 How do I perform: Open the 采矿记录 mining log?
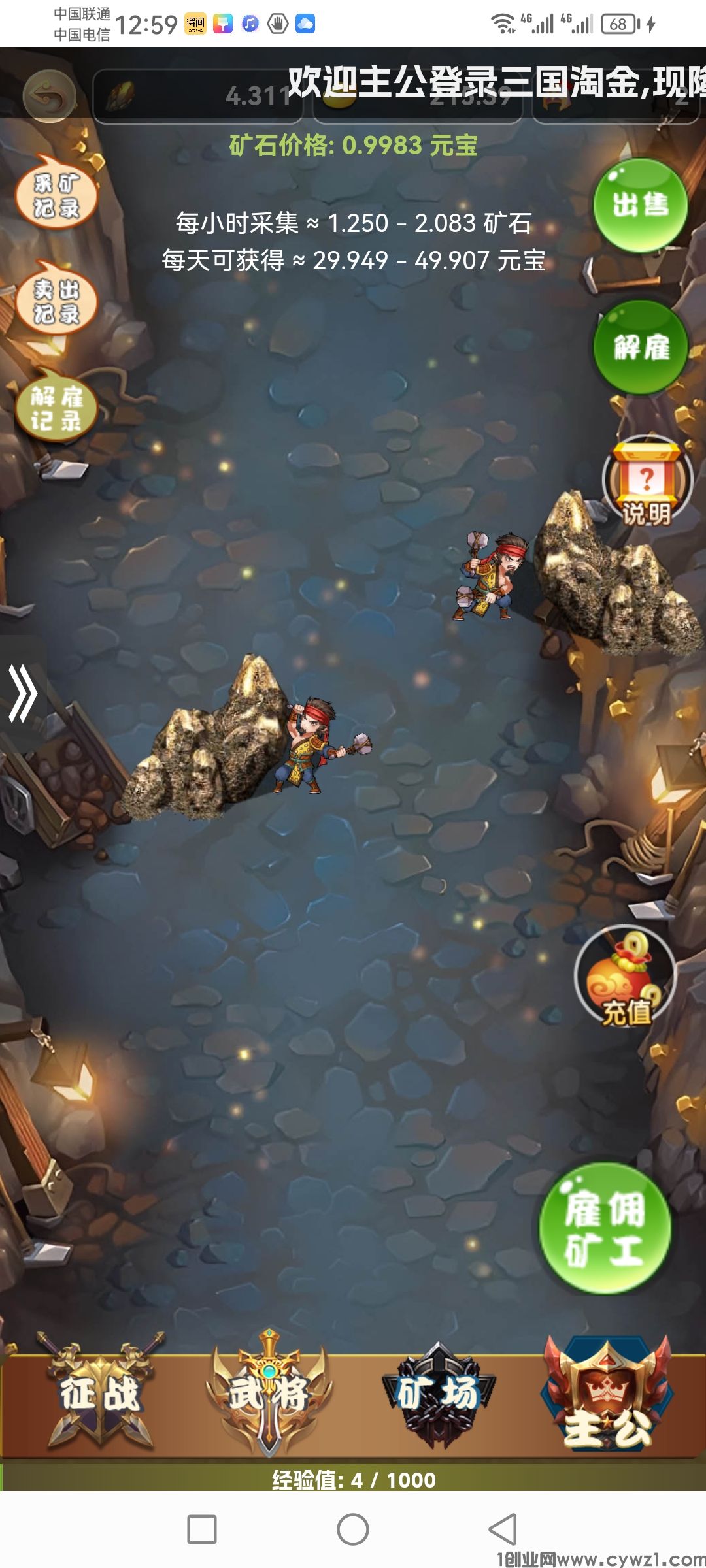(x=57, y=193)
